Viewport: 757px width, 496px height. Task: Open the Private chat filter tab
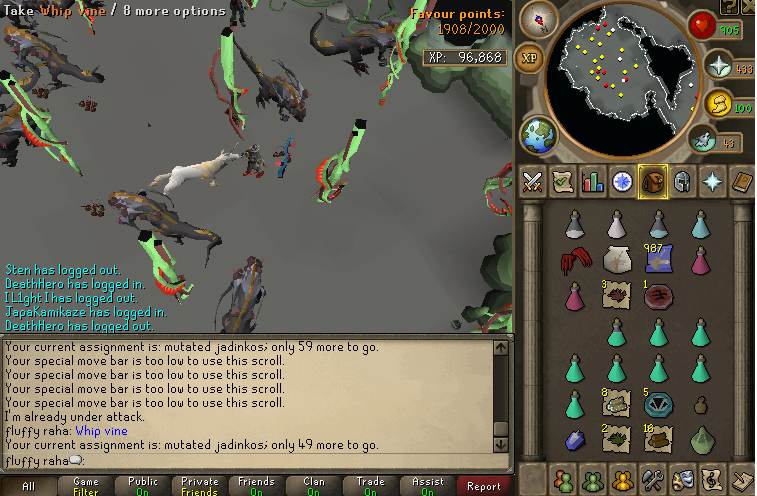[x=200, y=486]
